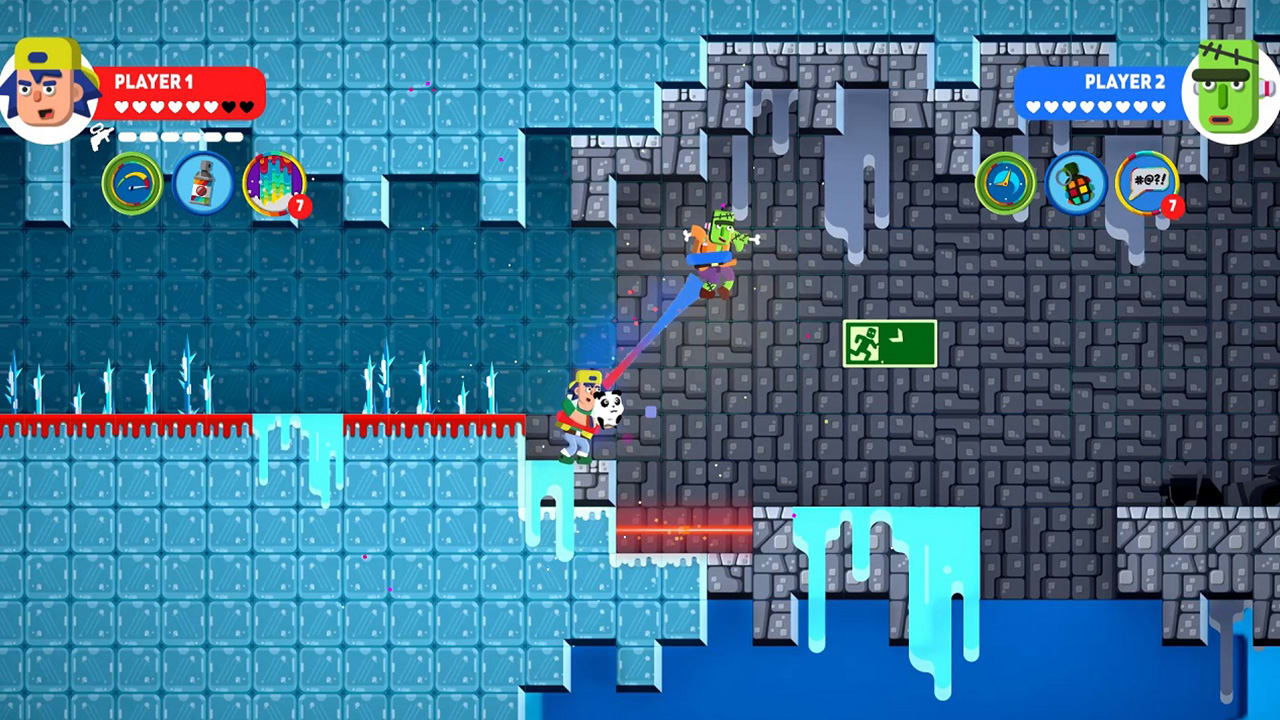Click the red 7 badge on the taunt ability
Viewport: 1280px width, 720px height.
(x=1174, y=207)
